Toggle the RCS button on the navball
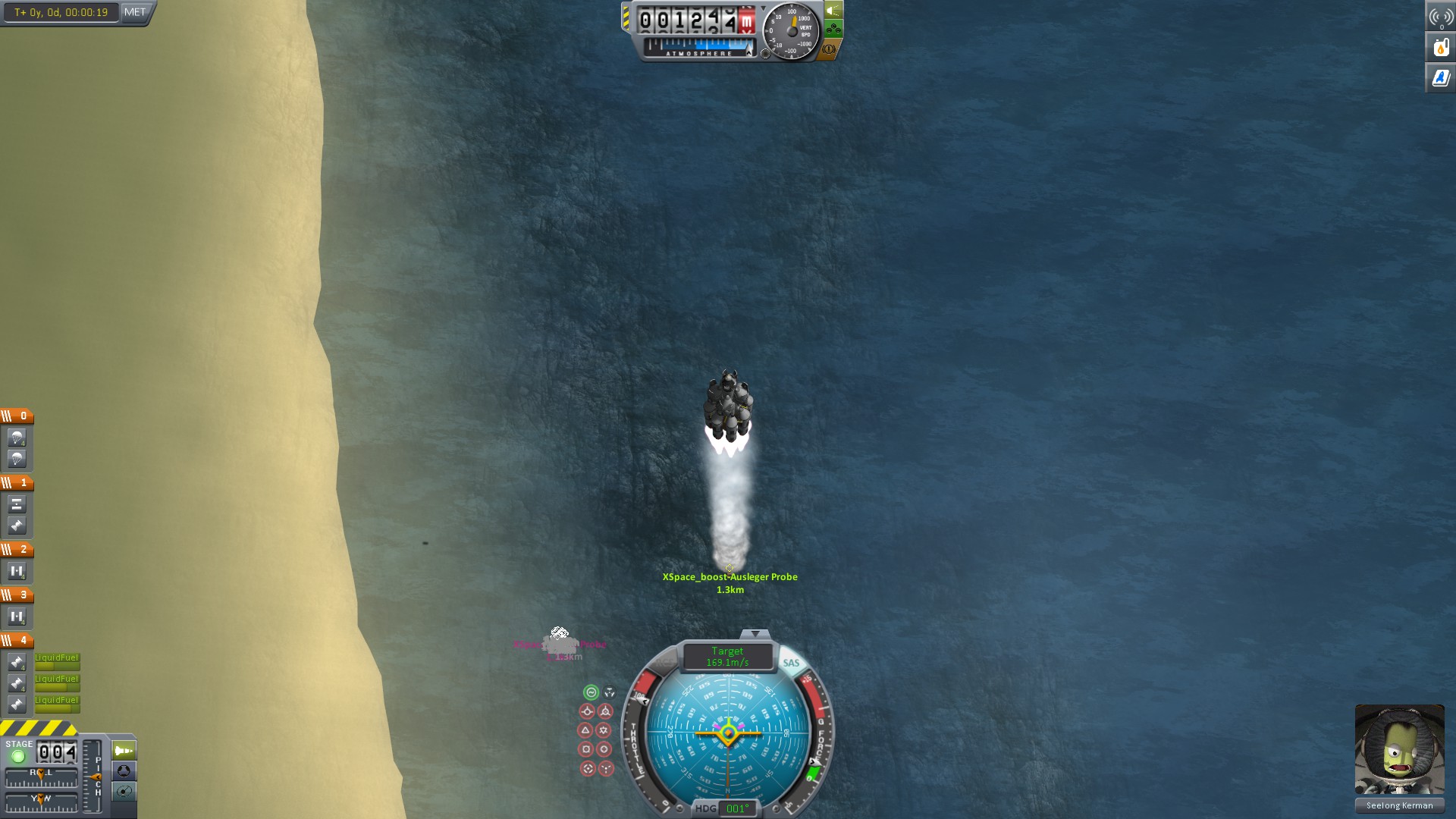Screen dimensions: 1456x819 pyautogui.click(x=664, y=663)
